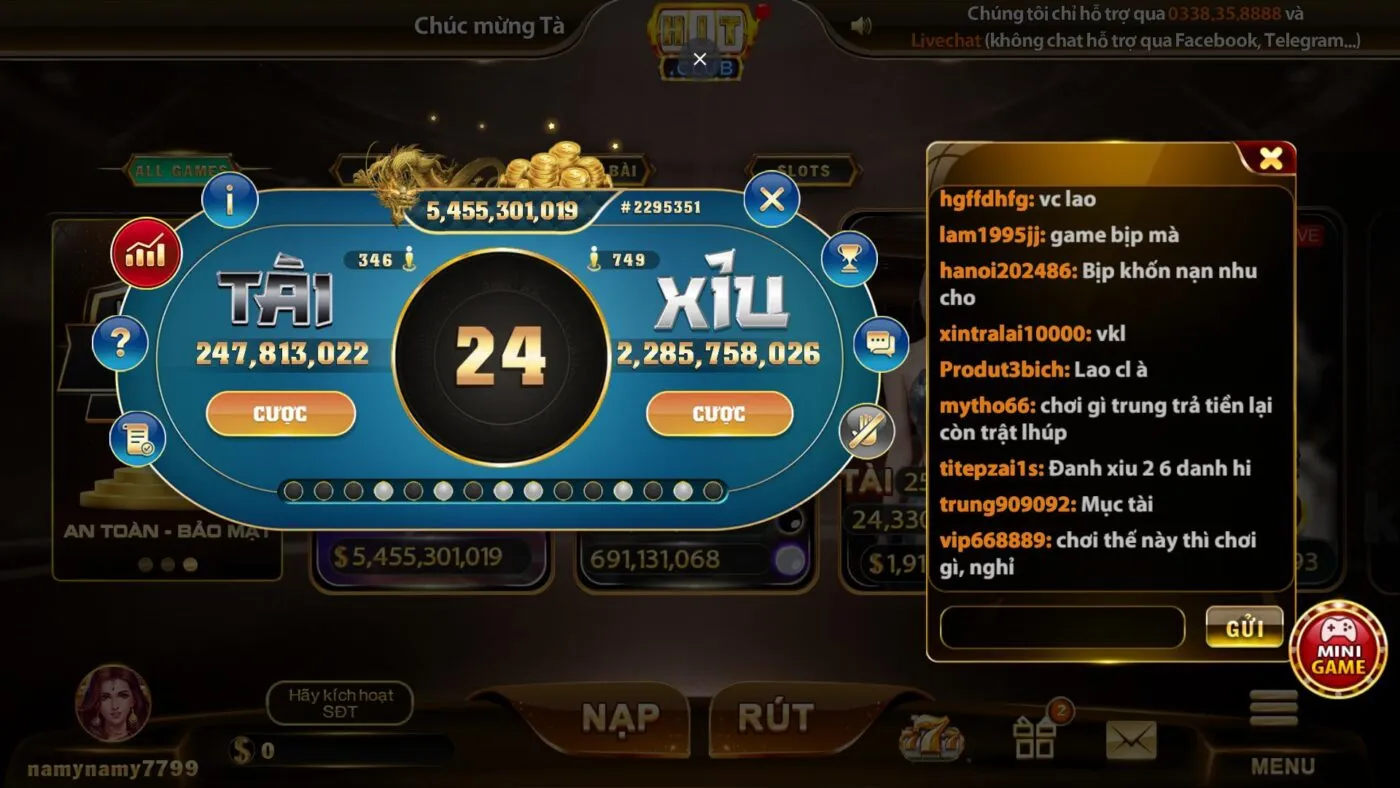Open the game statistics chart icon
Image resolution: width=1400 pixels, height=788 pixels.
click(146, 254)
